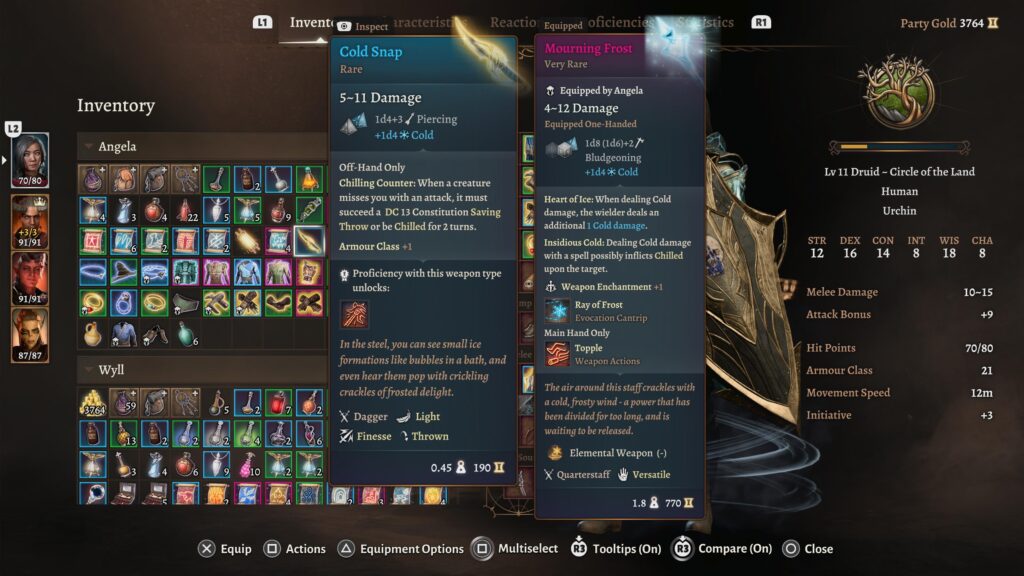Screen dimensions: 1024x576
Task: Collapse Angela's inventory section
Action: point(89,147)
